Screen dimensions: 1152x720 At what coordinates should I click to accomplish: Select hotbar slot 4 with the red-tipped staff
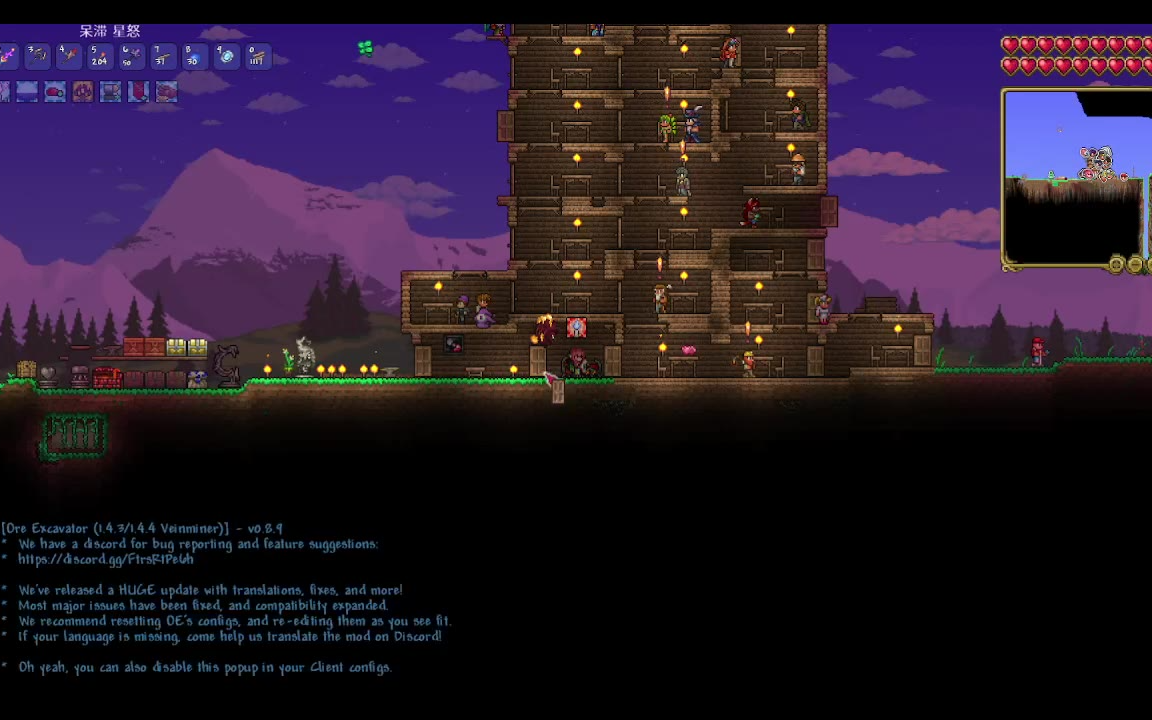(68, 56)
